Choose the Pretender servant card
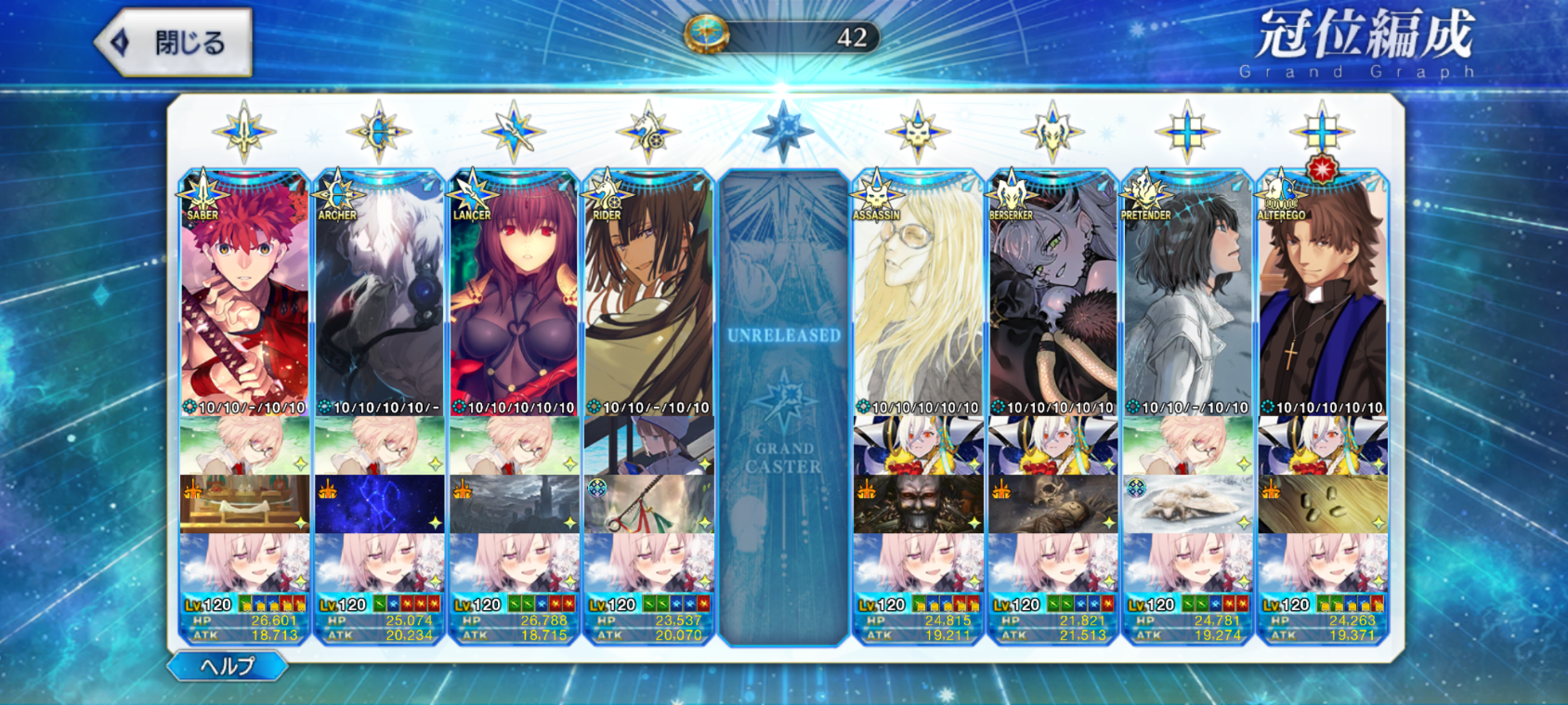The image size is (1568, 705). click(x=1187, y=297)
